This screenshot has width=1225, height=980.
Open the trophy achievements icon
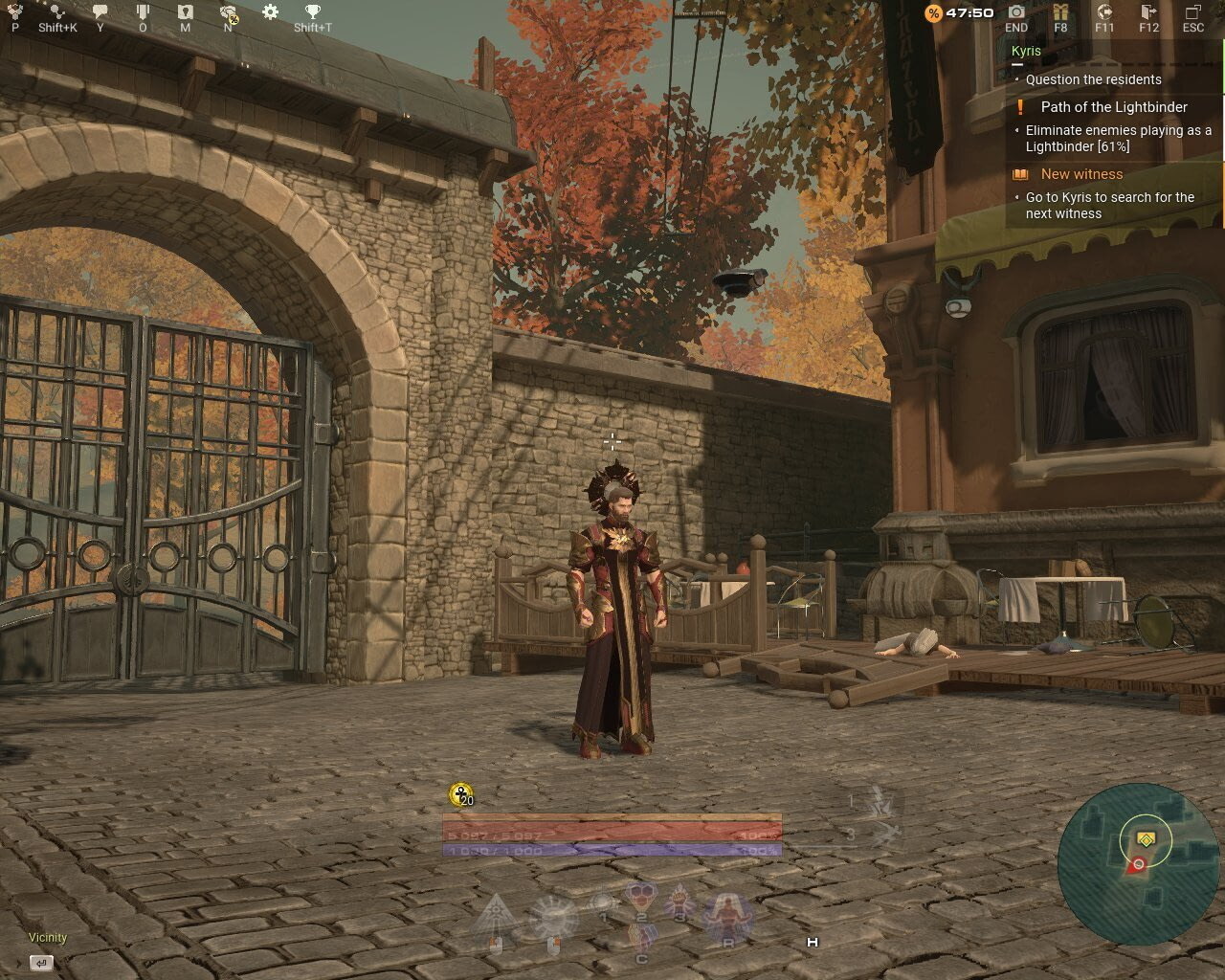[313, 12]
